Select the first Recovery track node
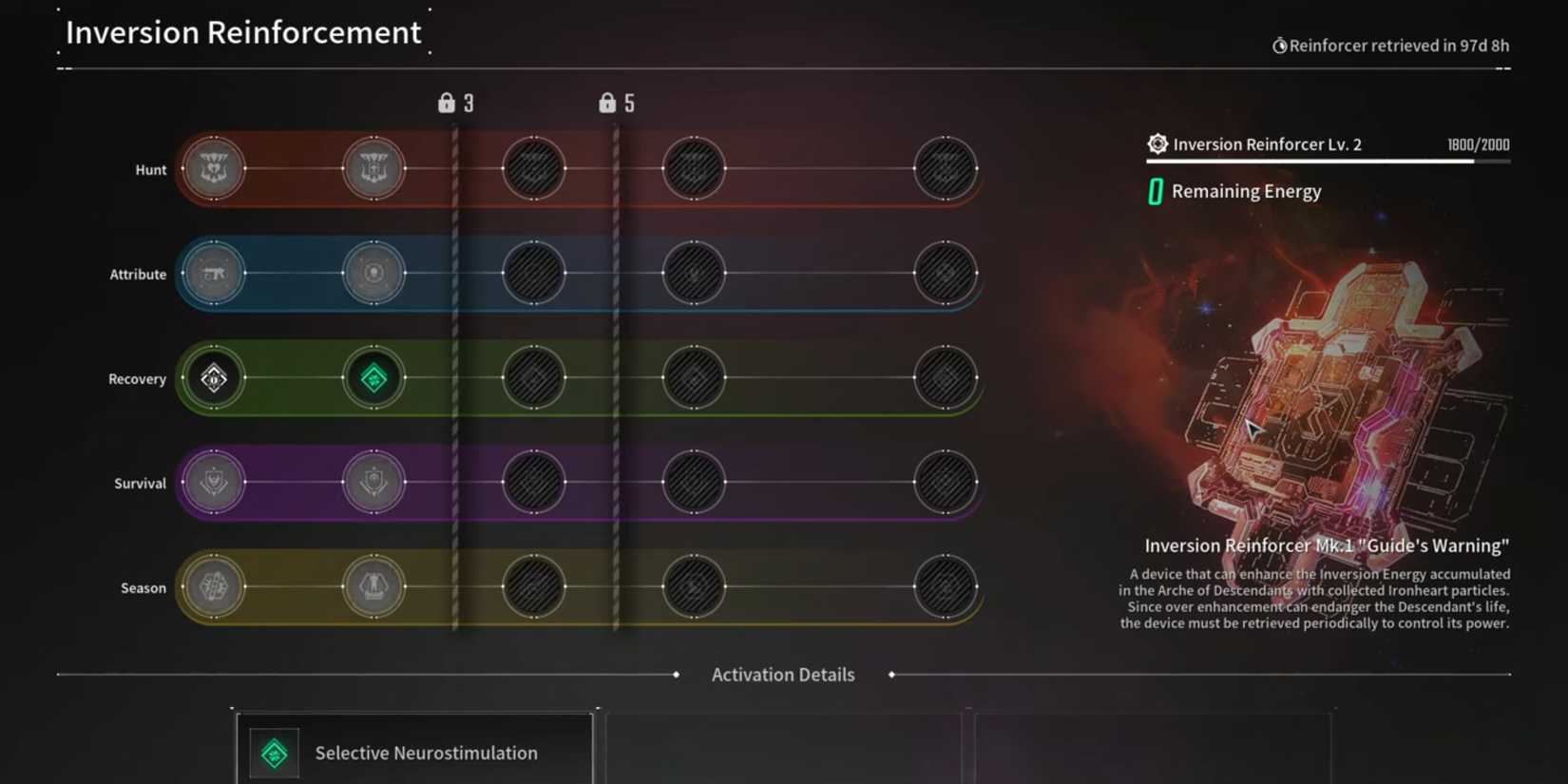The image size is (1568, 784). click(x=214, y=377)
